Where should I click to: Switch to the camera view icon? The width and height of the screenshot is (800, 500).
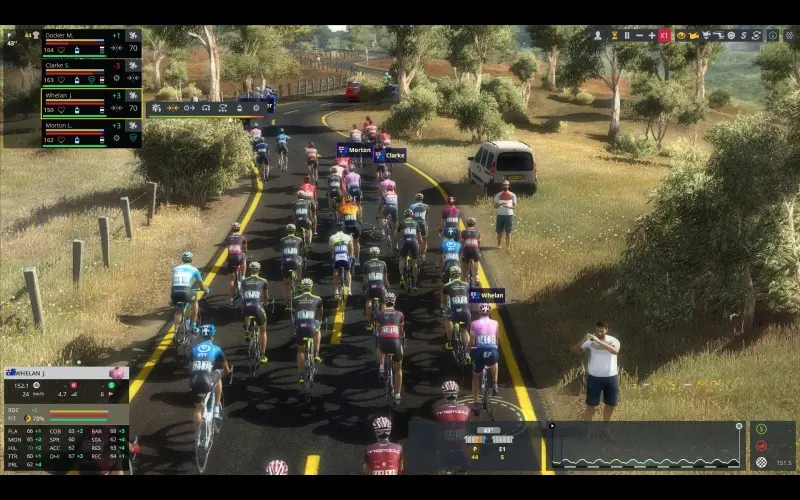tap(693, 35)
